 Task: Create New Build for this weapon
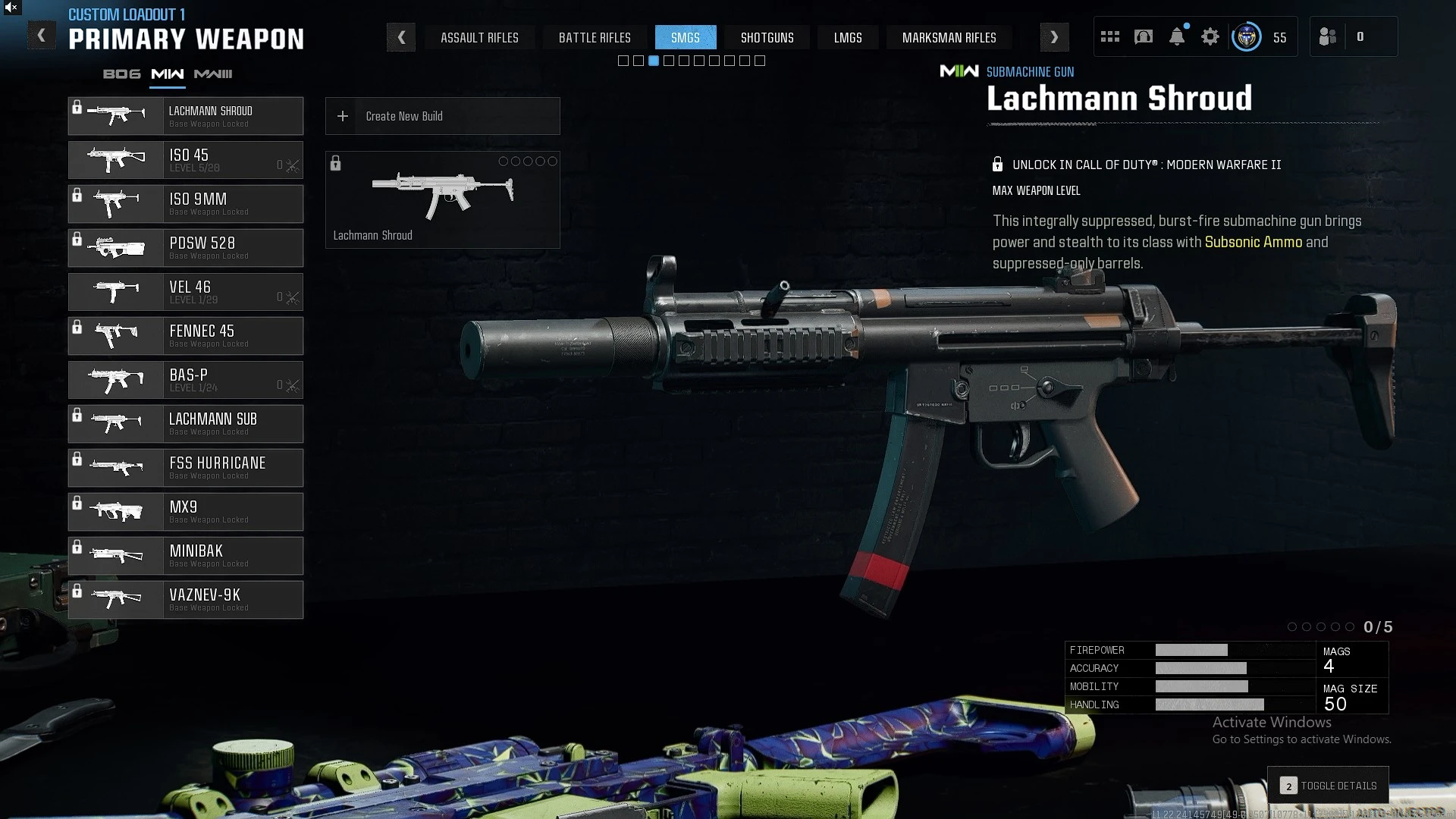tap(442, 116)
